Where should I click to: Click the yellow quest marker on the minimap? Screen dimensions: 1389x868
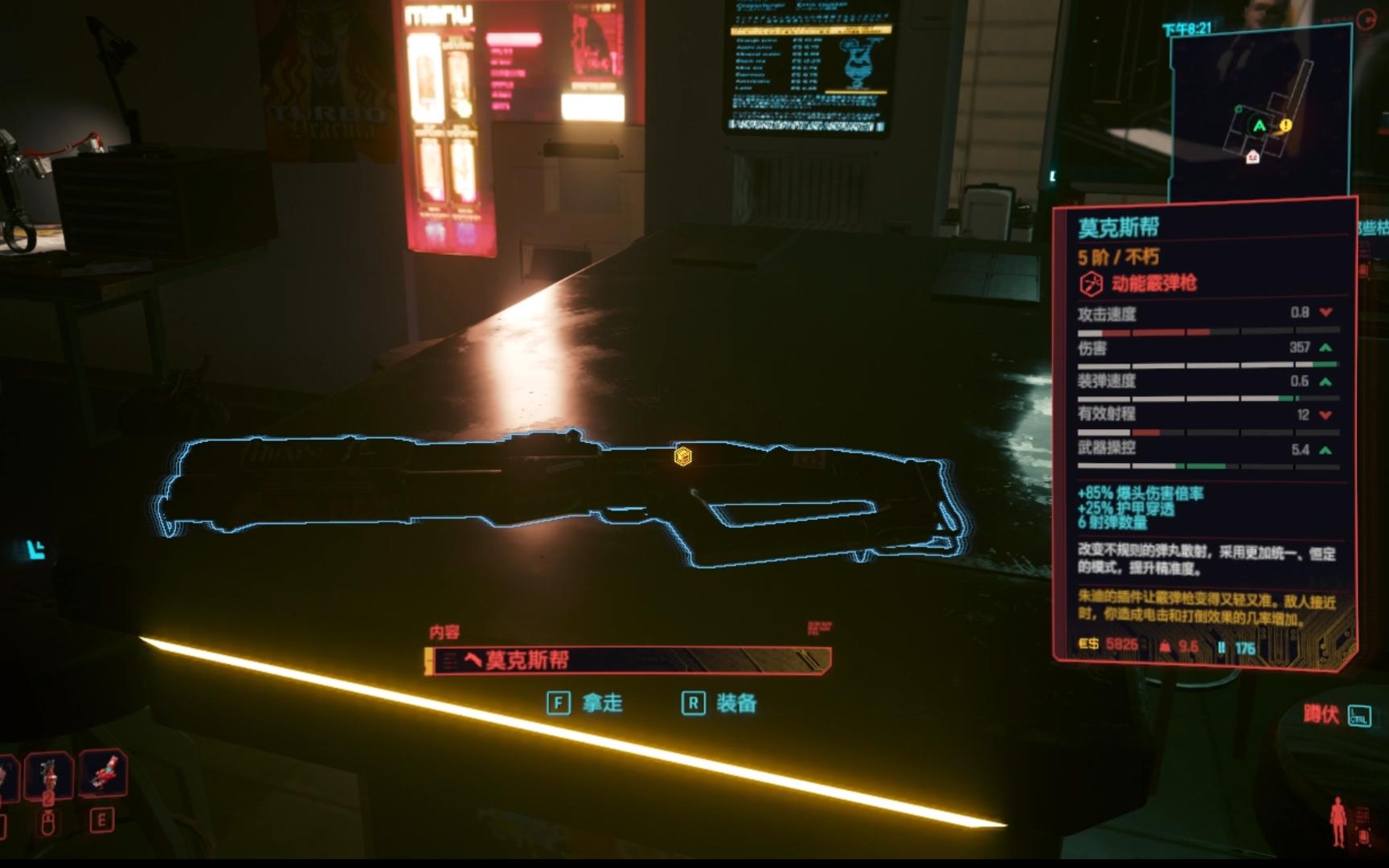[1285, 125]
